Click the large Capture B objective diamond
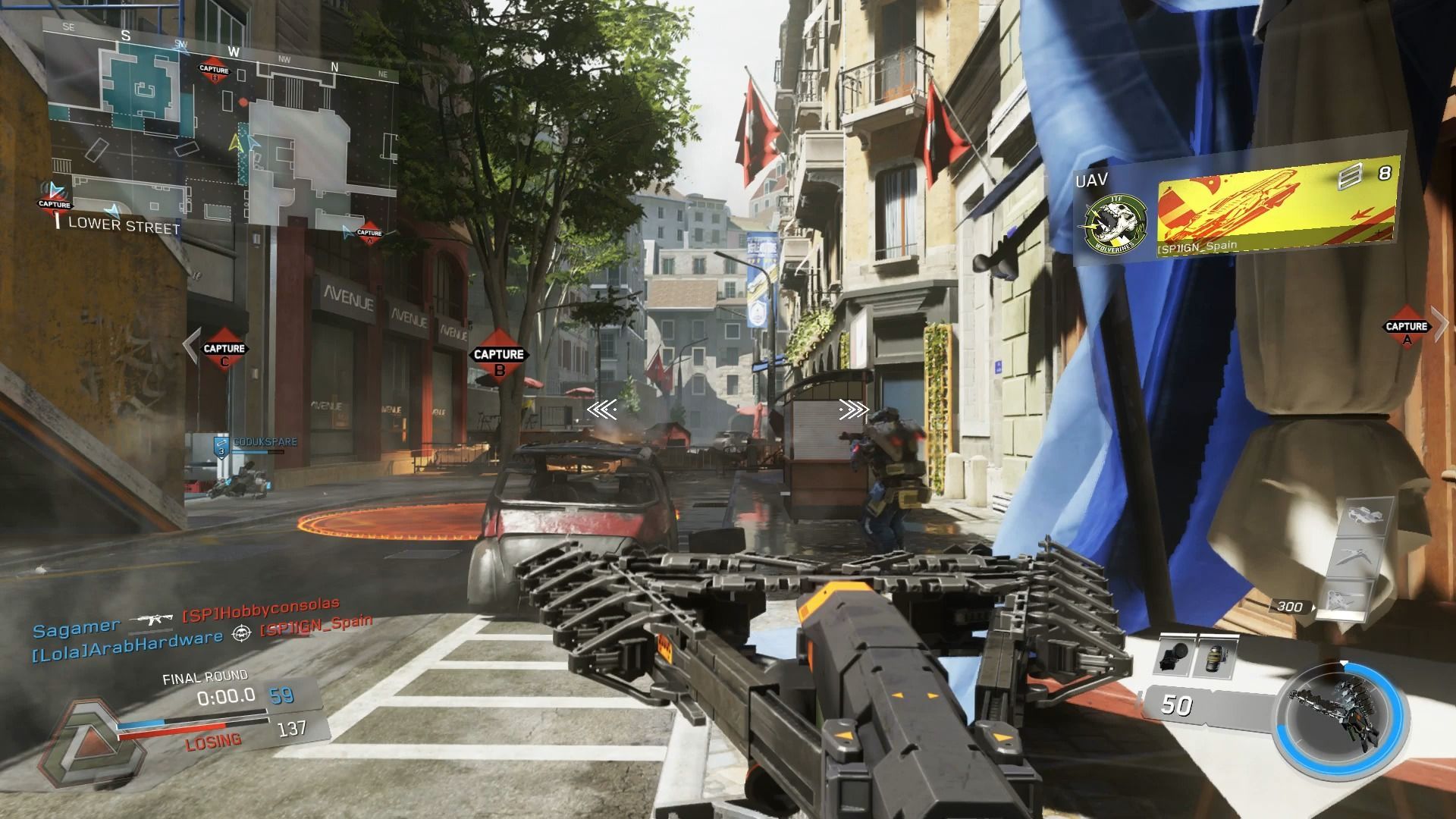 coord(498,355)
